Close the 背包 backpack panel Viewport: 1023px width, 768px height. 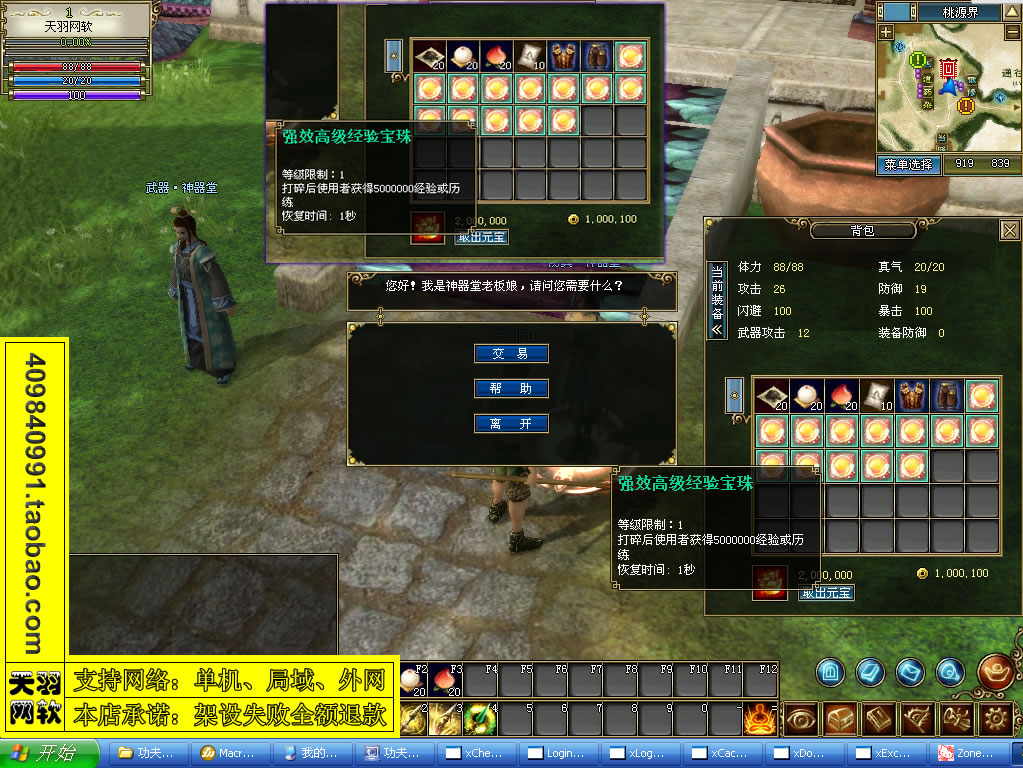click(x=1009, y=230)
